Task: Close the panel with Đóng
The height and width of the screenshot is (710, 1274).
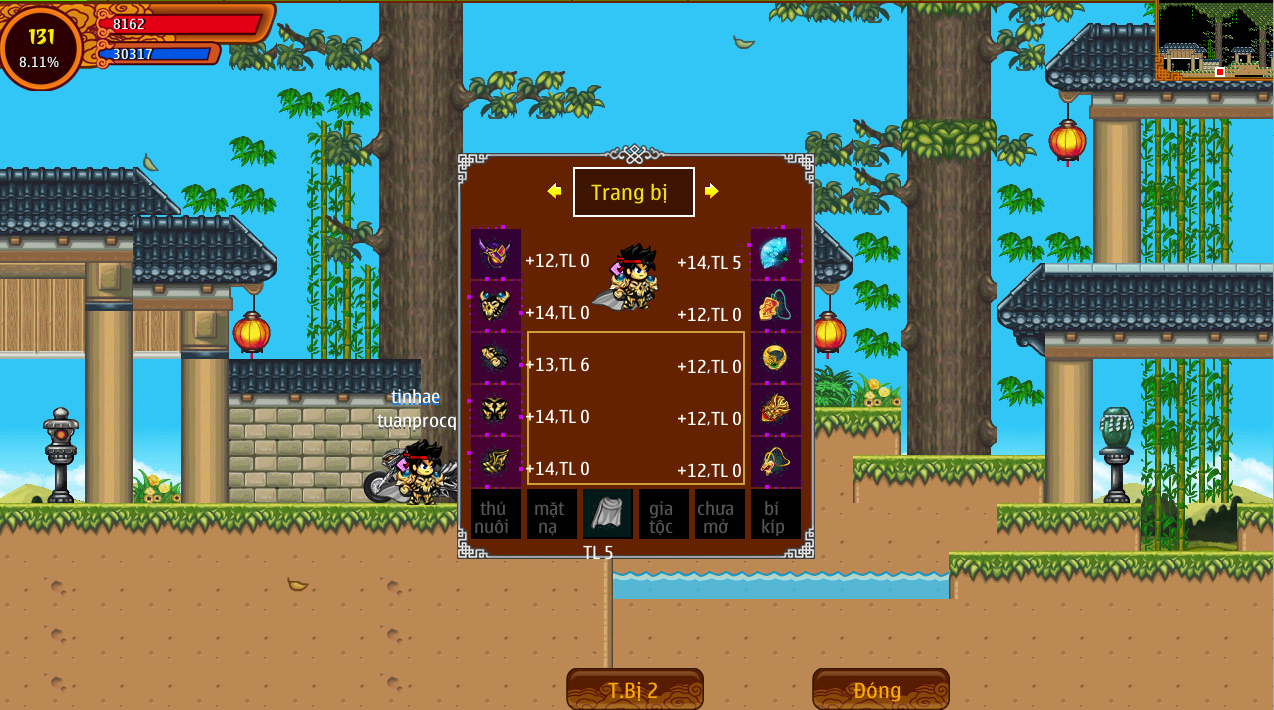Action: (880, 690)
